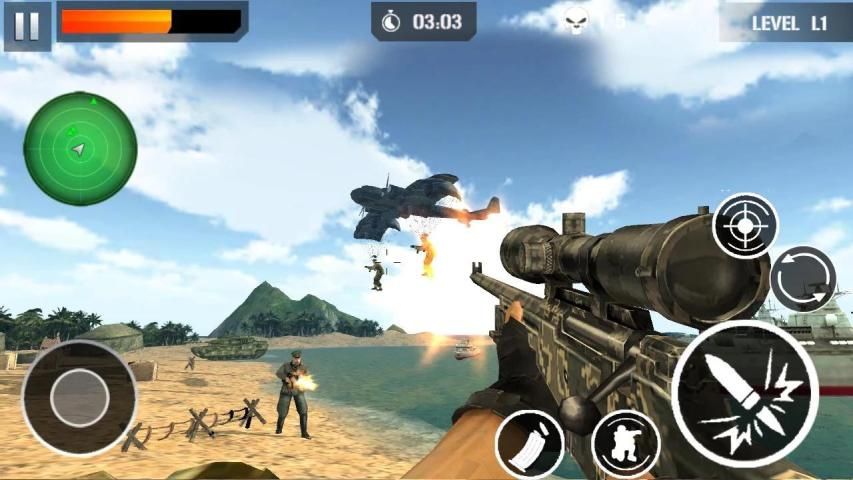Switch weapons with the circular arrows button
This screenshot has width=853, height=480.
pyautogui.click(x=802, y=278)
